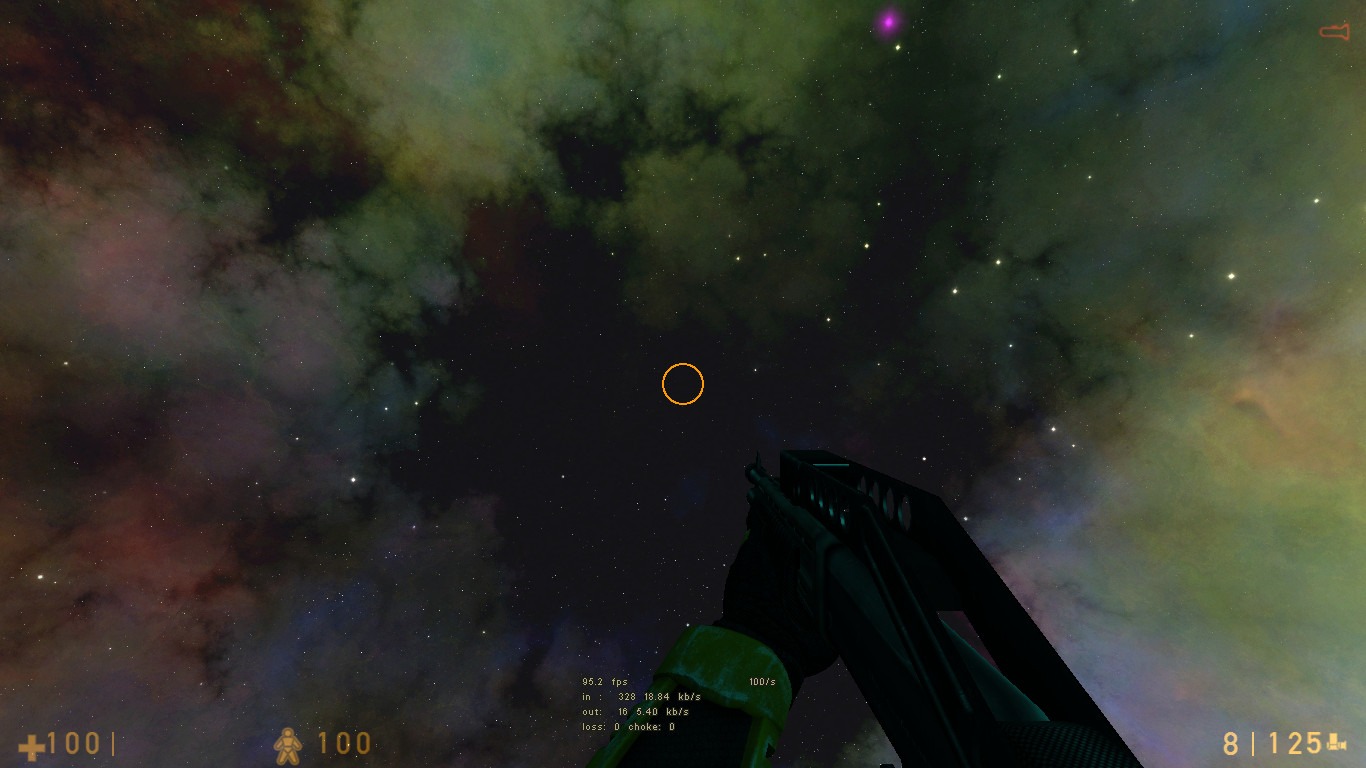Click the orange crosshair circle
Image resolution: width=1366 pixels, height=768 pixels.
684,384
